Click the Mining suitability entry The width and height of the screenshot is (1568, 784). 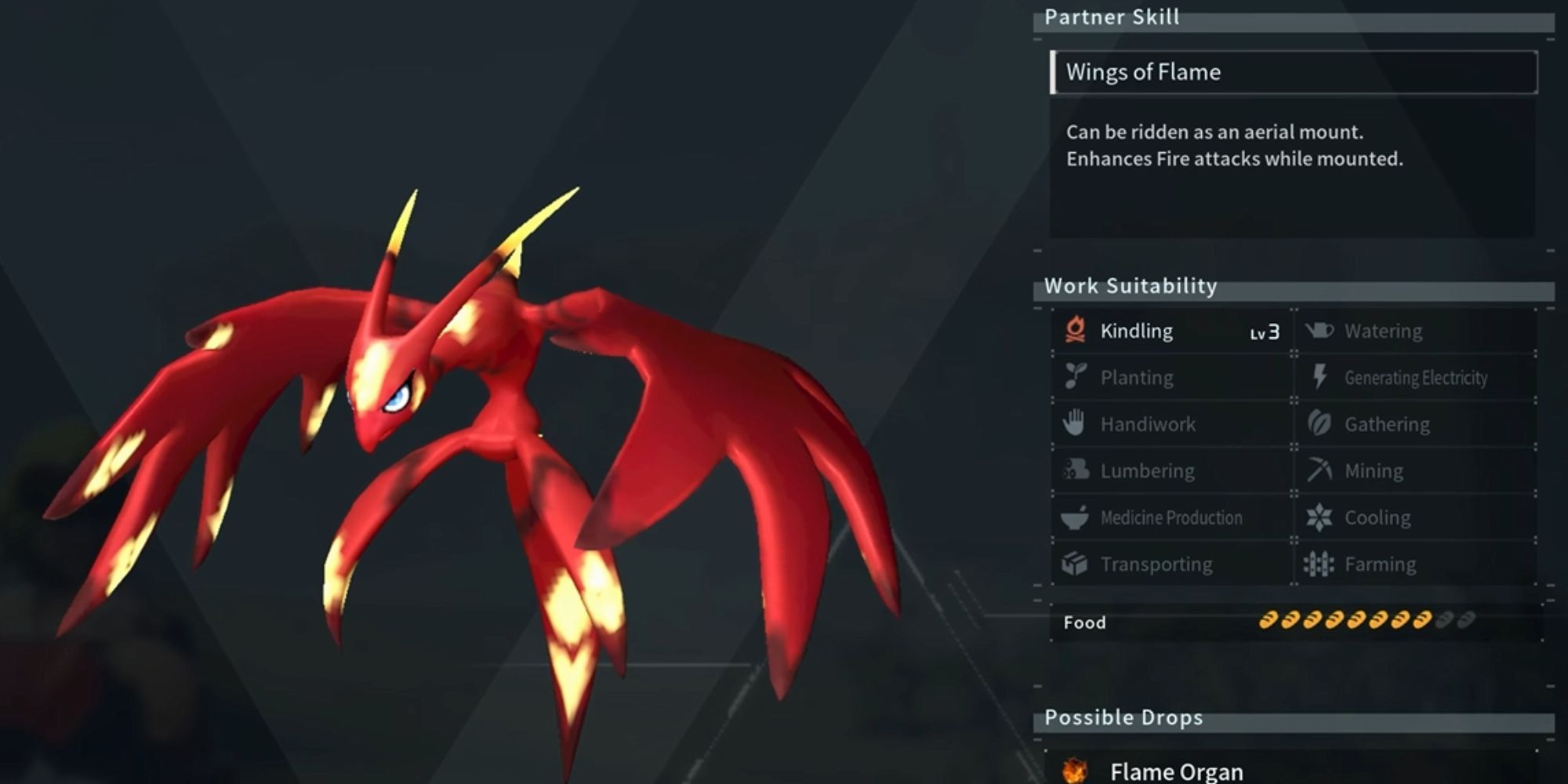1415,470
